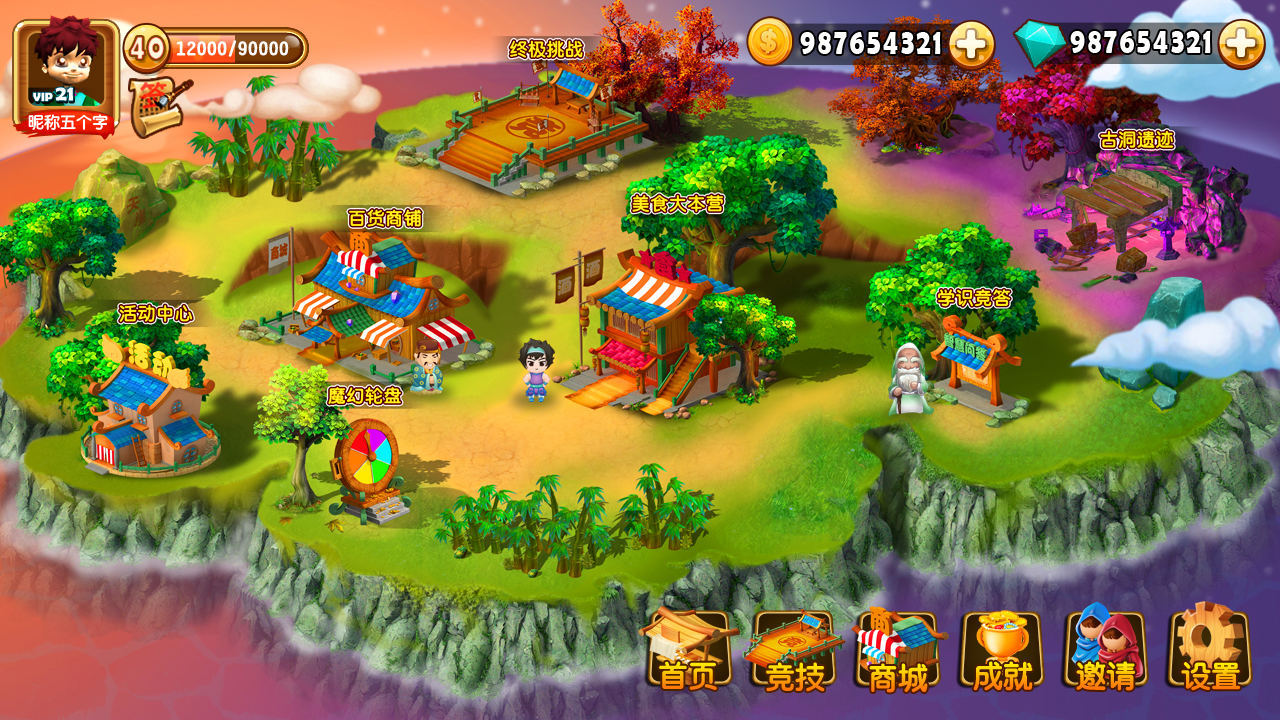The image size is (1280, 720).
Task: Visit the 百货商铺 general store
Action: [x=380, y=295]
